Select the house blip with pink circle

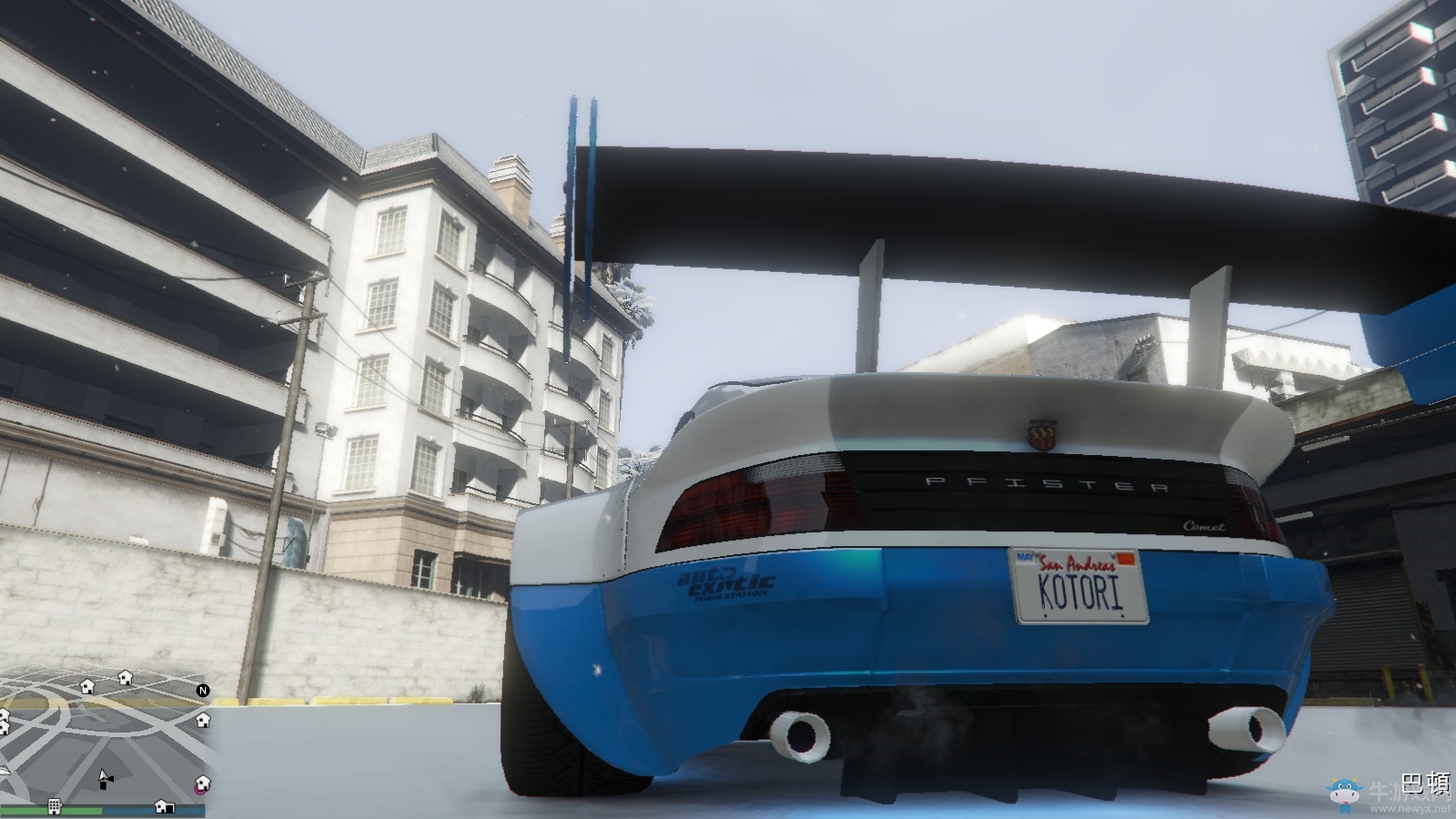[x=200, y=784]
